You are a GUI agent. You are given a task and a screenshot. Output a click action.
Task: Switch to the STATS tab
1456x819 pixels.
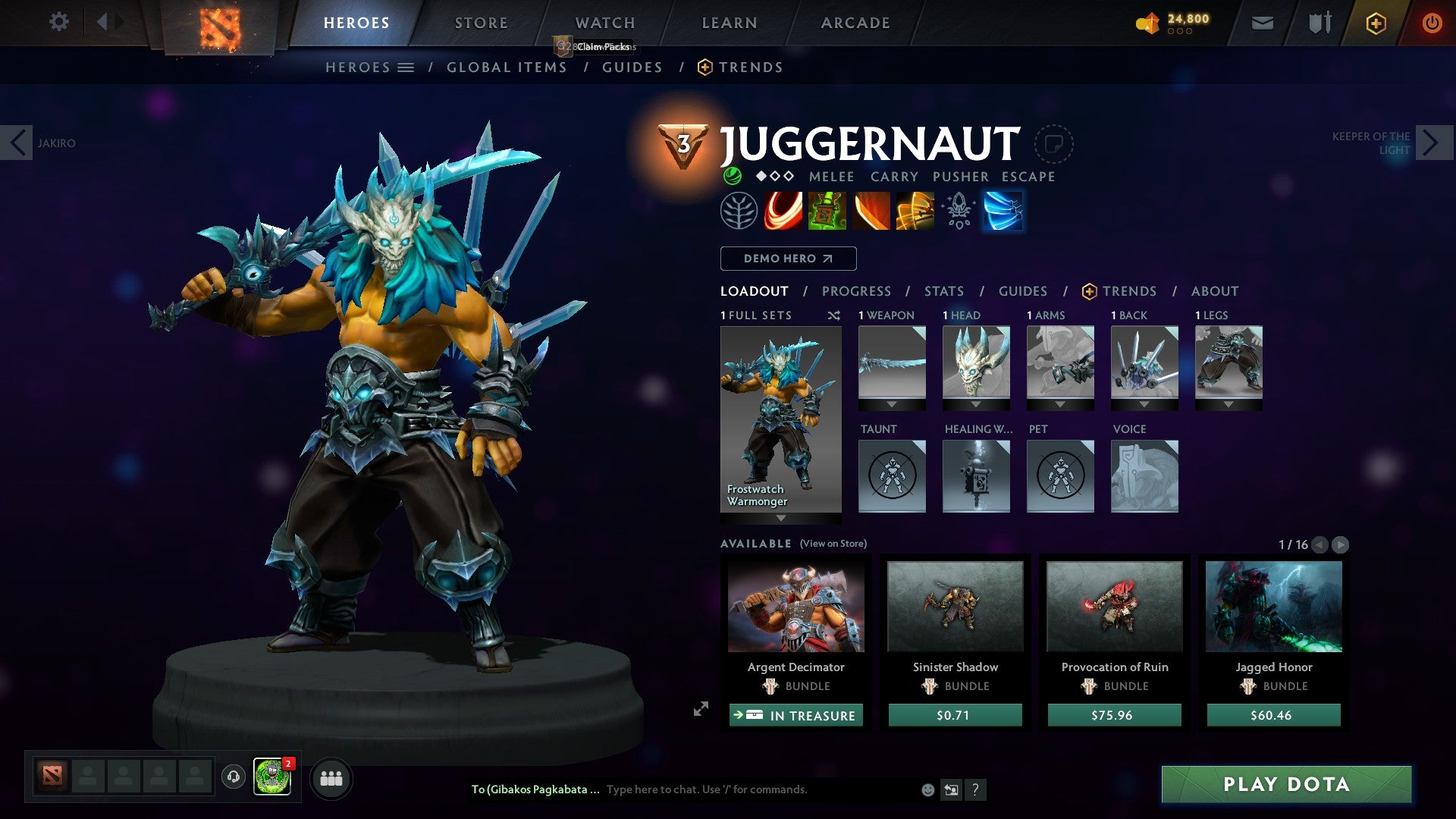tap(943, 291)
